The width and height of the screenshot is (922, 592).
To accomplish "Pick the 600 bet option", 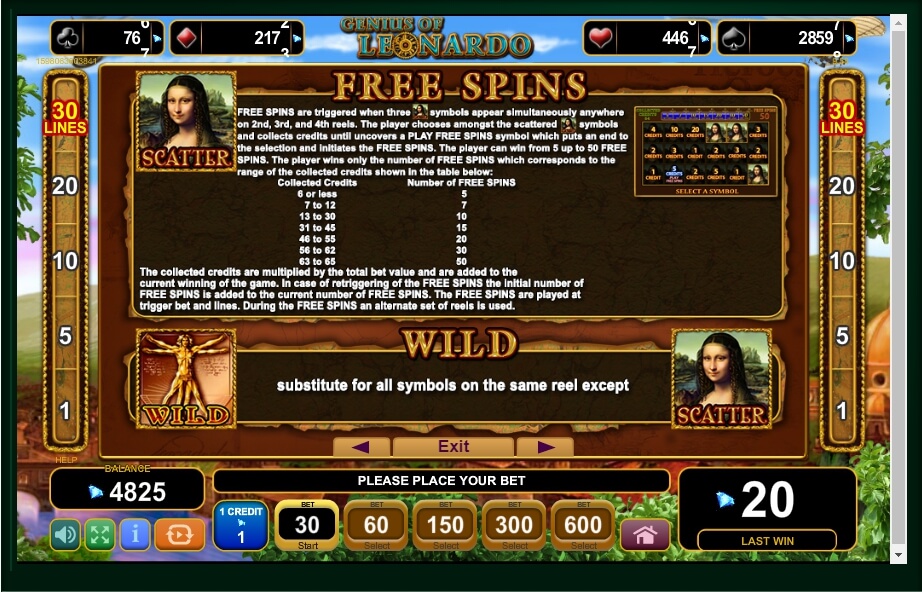I will (x=583, y=525).
